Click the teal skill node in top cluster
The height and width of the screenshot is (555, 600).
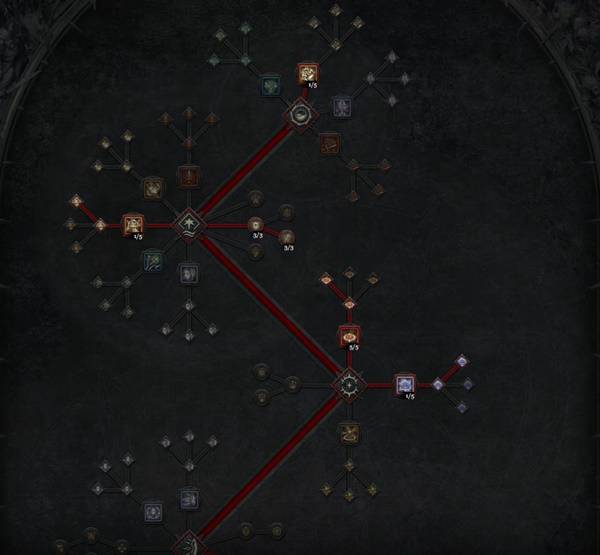coord(270,84)
